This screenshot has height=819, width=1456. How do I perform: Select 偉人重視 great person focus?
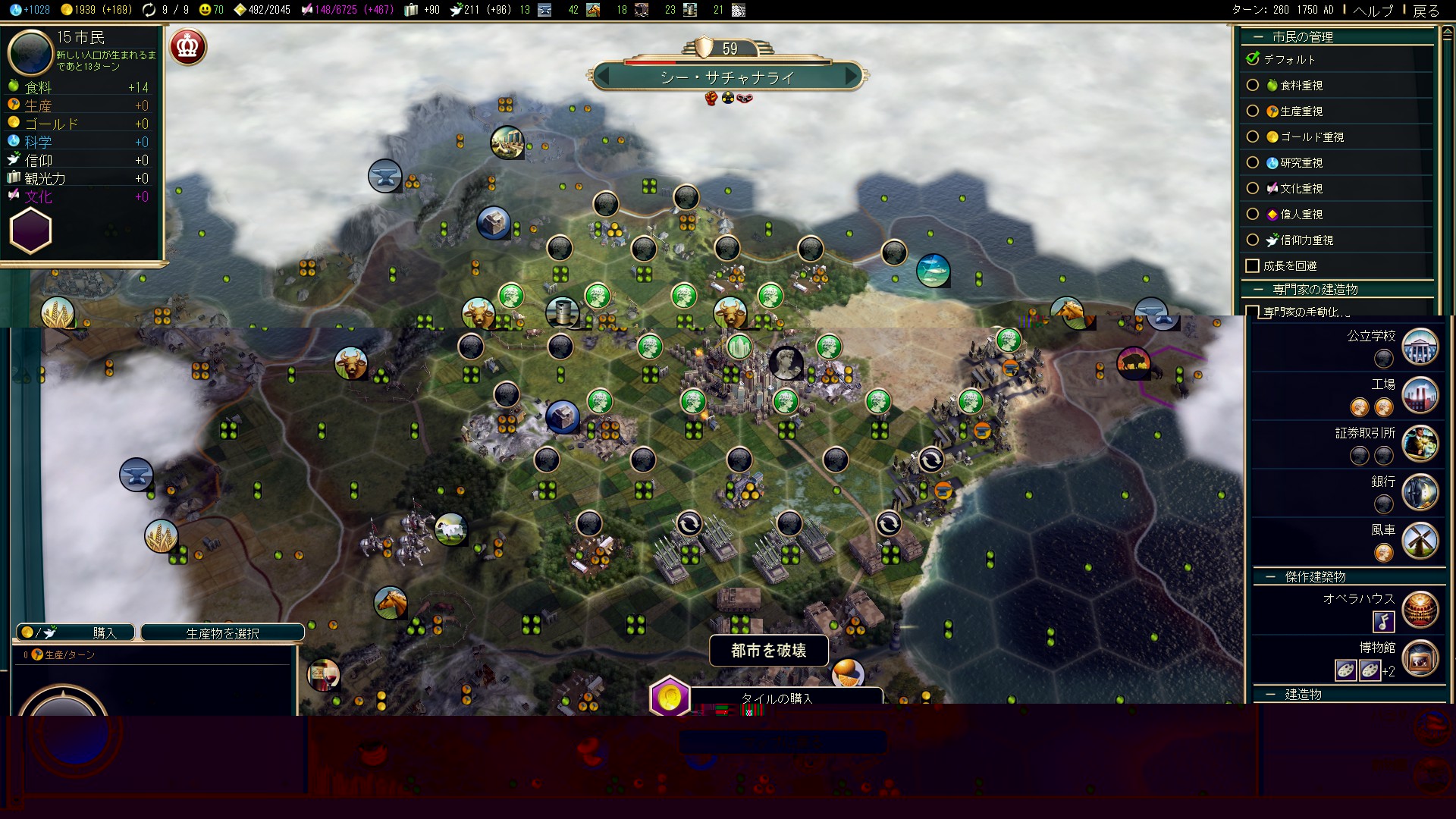pyautogui.click(x=1253, y=215)
